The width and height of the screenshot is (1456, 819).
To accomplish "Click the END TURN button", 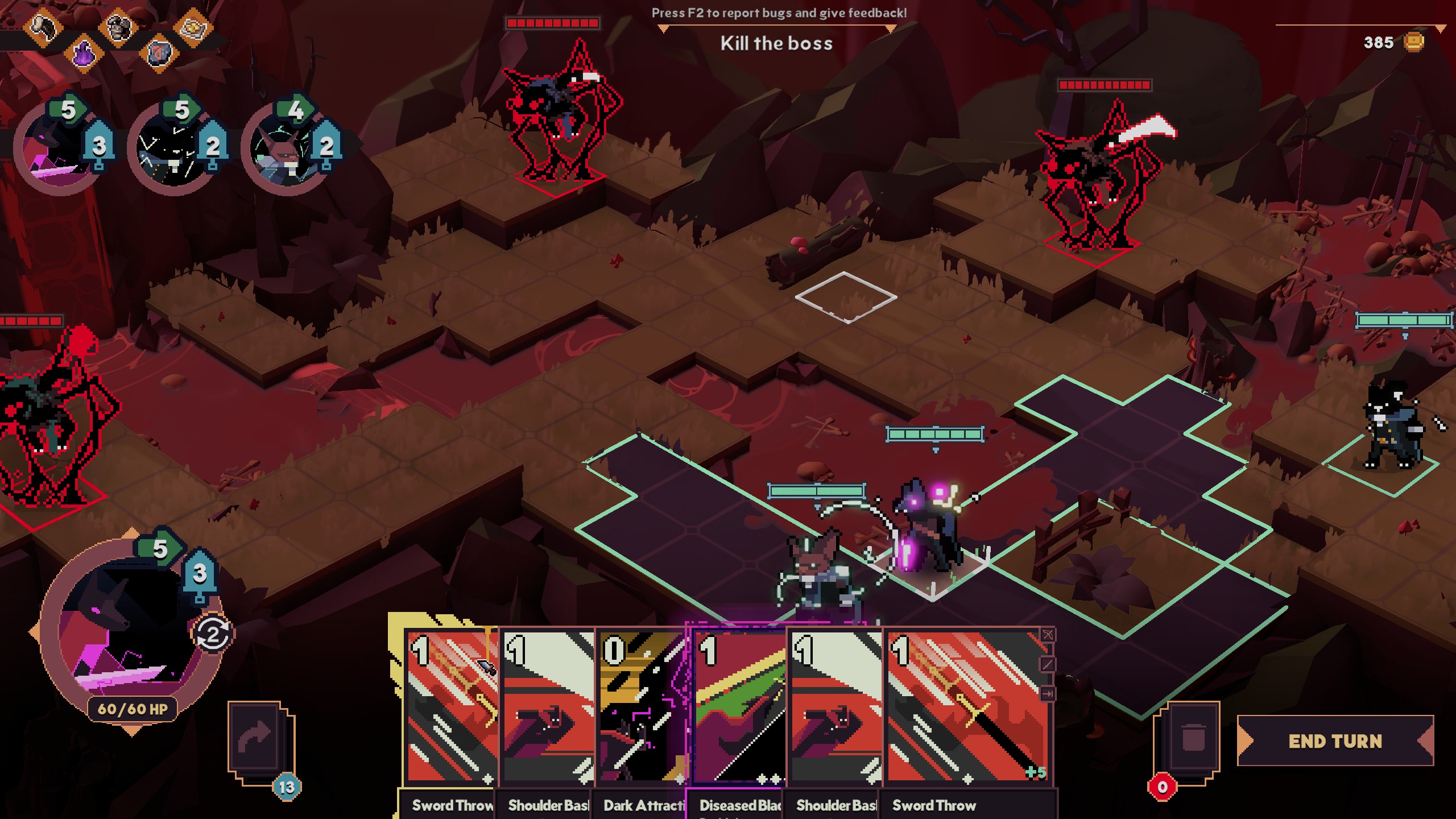I will click(x=1335, y=741).
